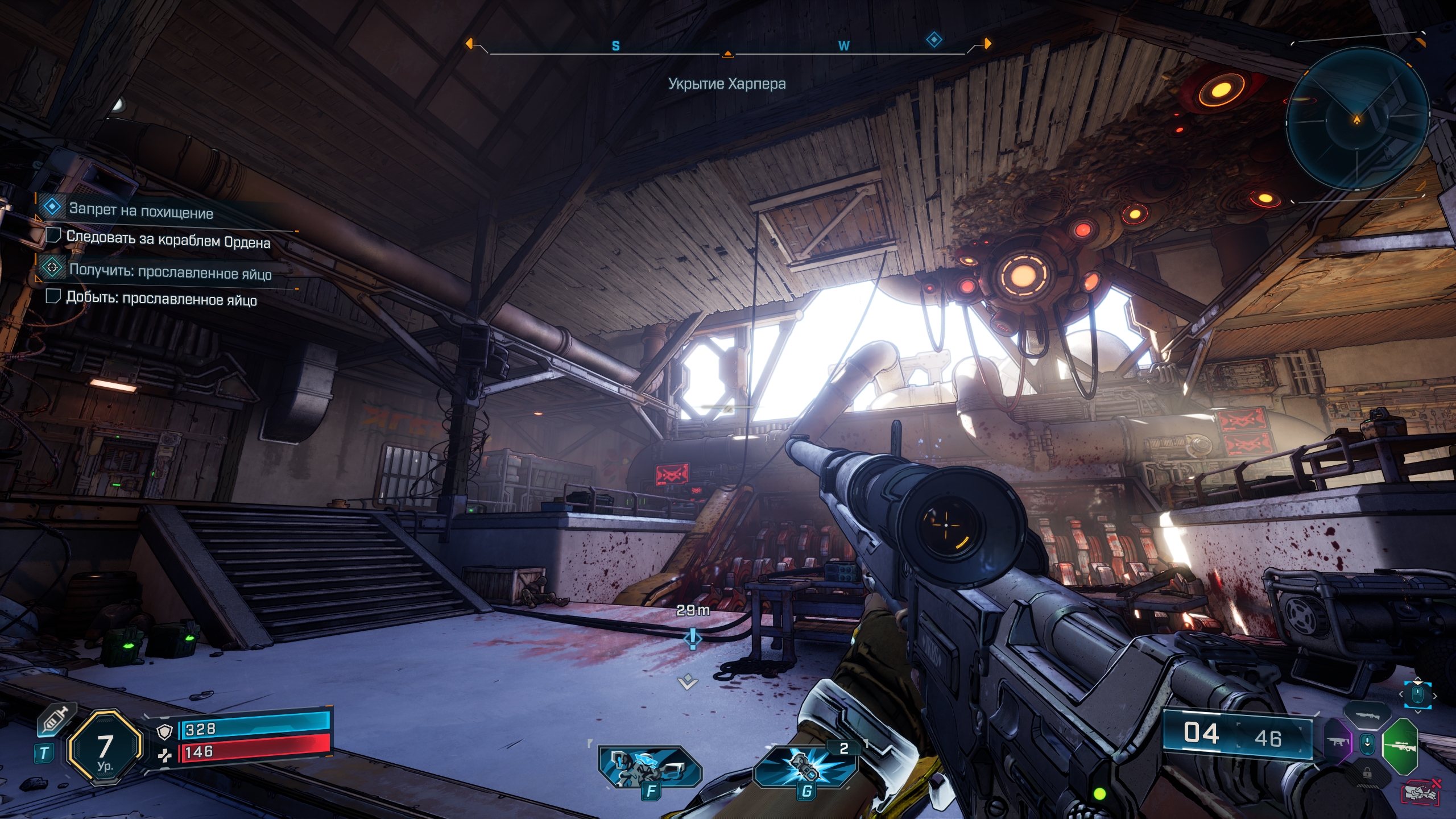Select the "Запрет на похищение" quest title
Image resolution: width=1456 pixels, height=819 pixels.
click(x=141, y=211)
